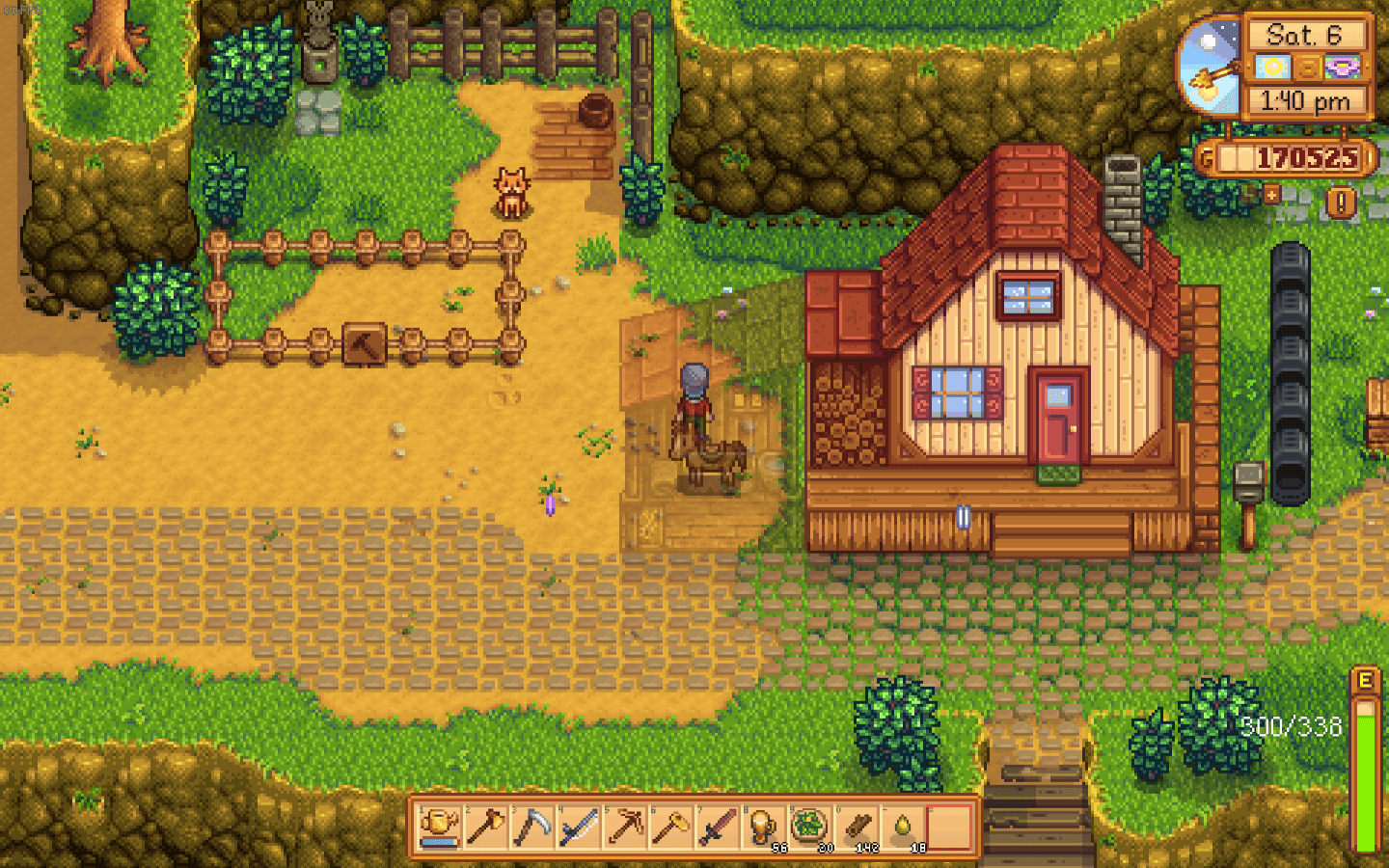Select the stack of 56 torches
Screen dimensions: 1389x868
pyautogui.click(x=765, y=829)
